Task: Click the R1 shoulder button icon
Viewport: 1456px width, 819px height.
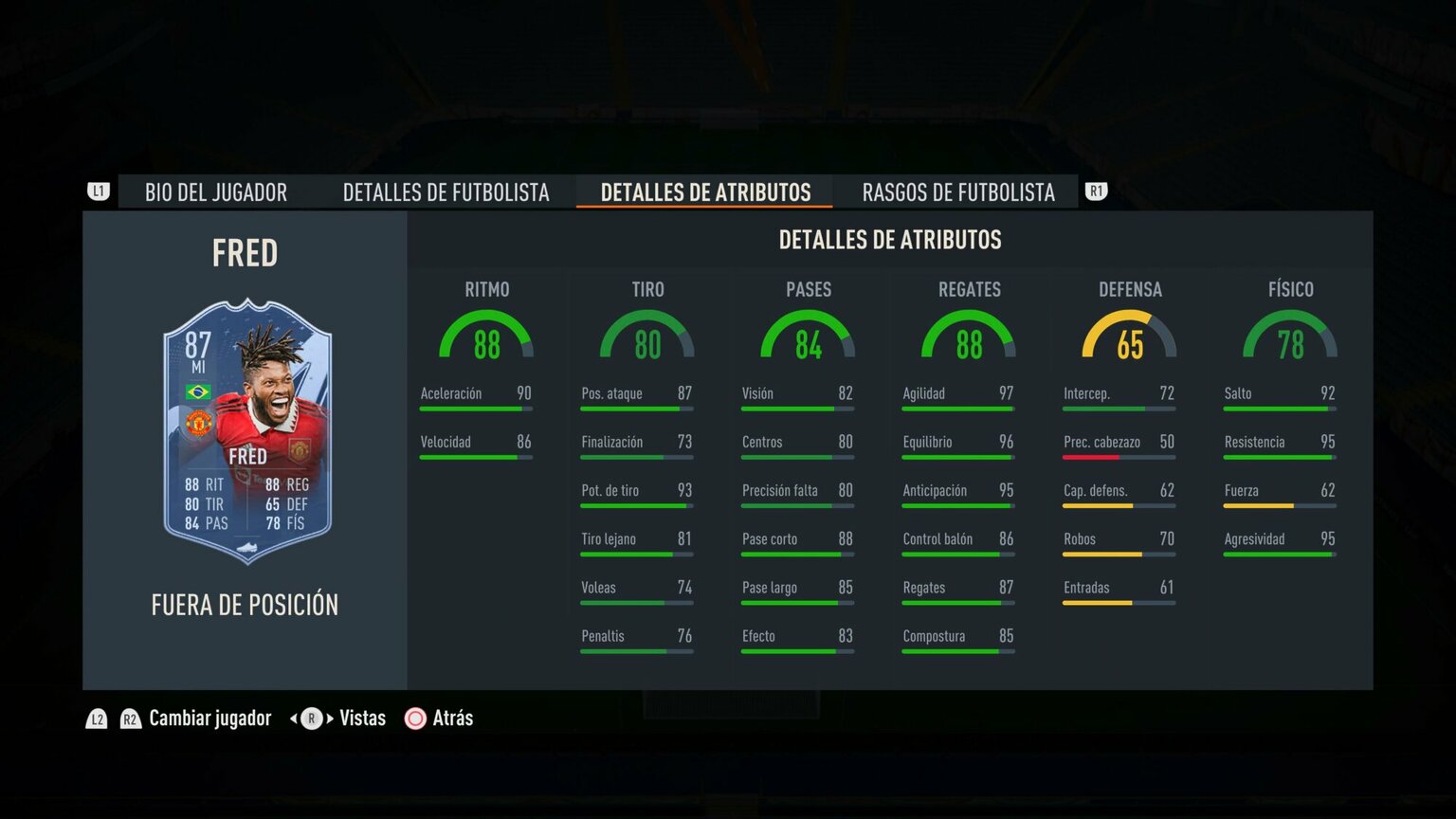Action: [x=1096, y=191]
